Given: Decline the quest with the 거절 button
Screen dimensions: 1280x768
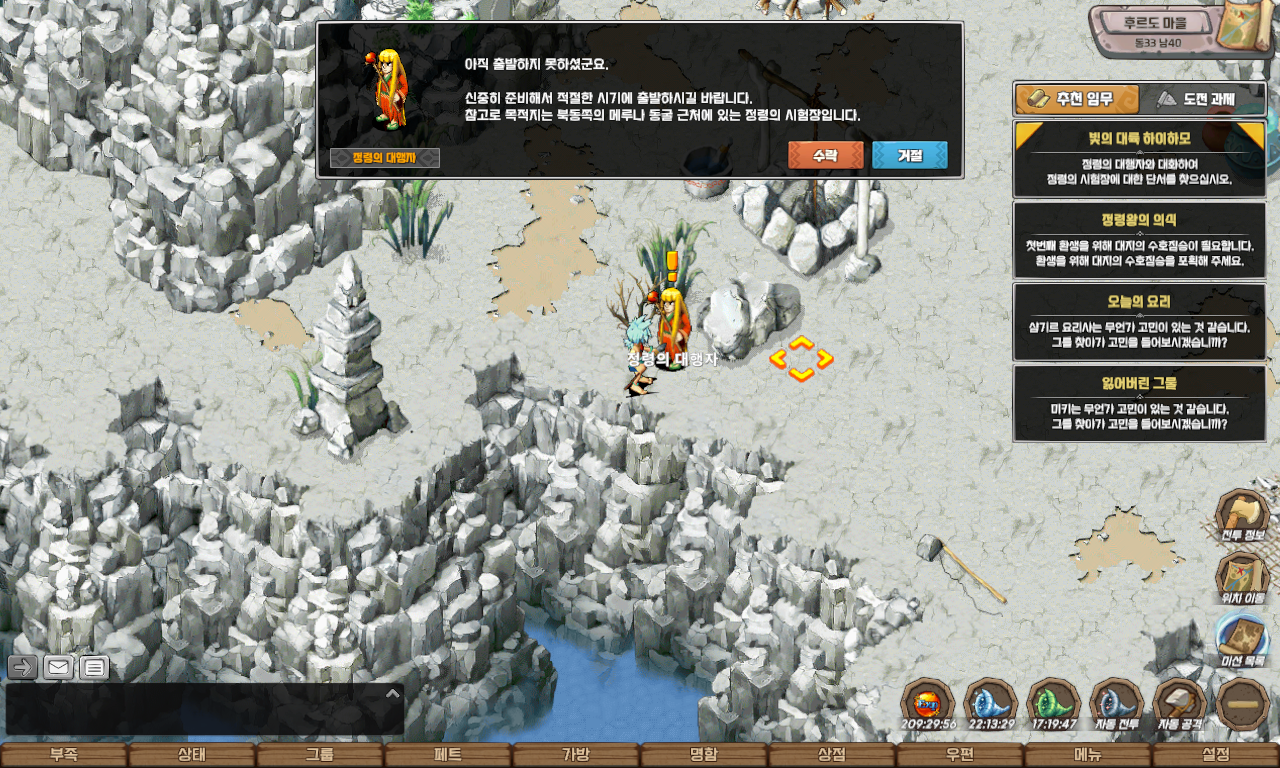Looking at the screenshot, I should click(909, 156).
